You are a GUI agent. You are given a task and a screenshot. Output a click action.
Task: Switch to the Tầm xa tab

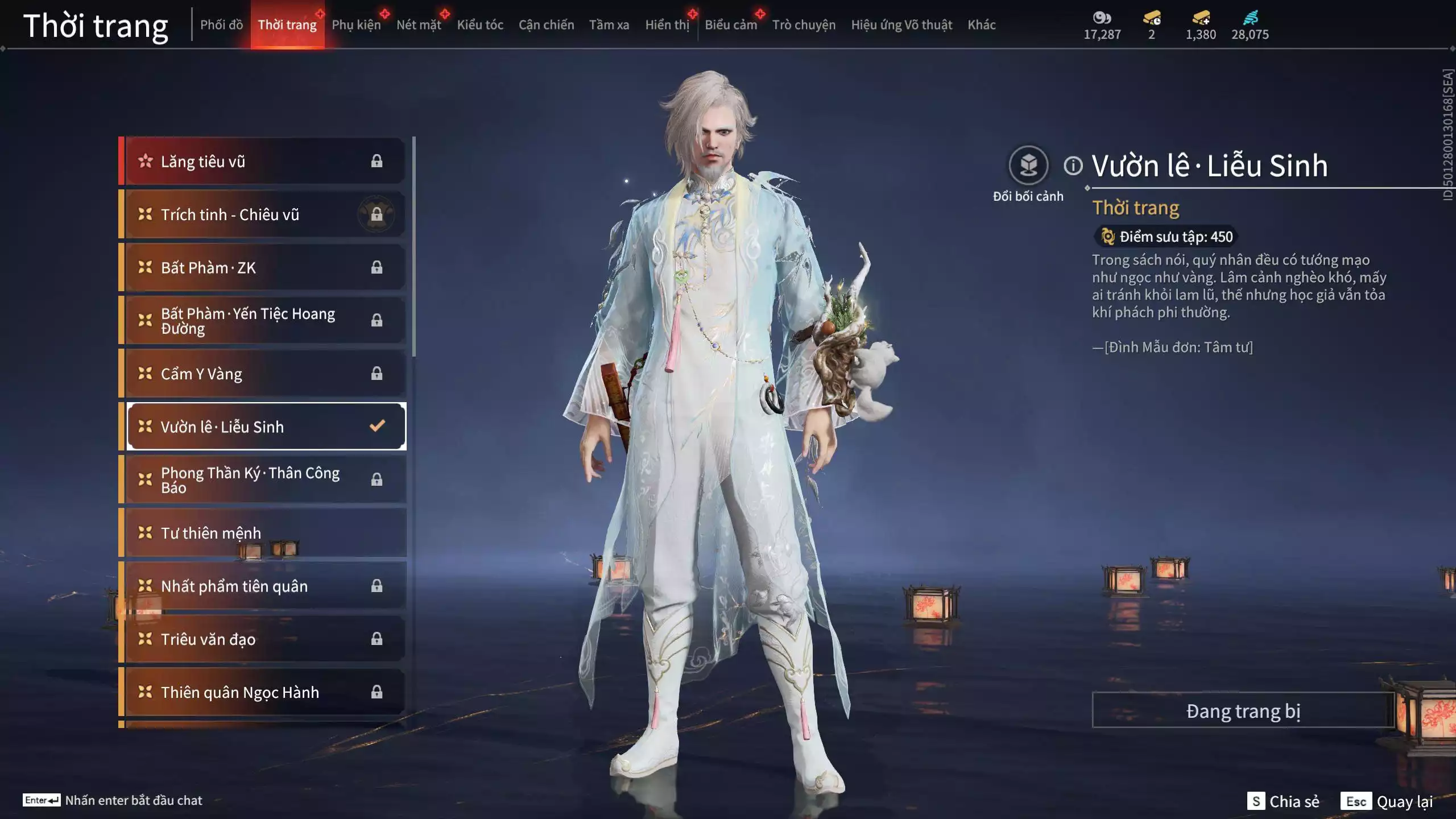pyautogui.click(x=609, y=25)
